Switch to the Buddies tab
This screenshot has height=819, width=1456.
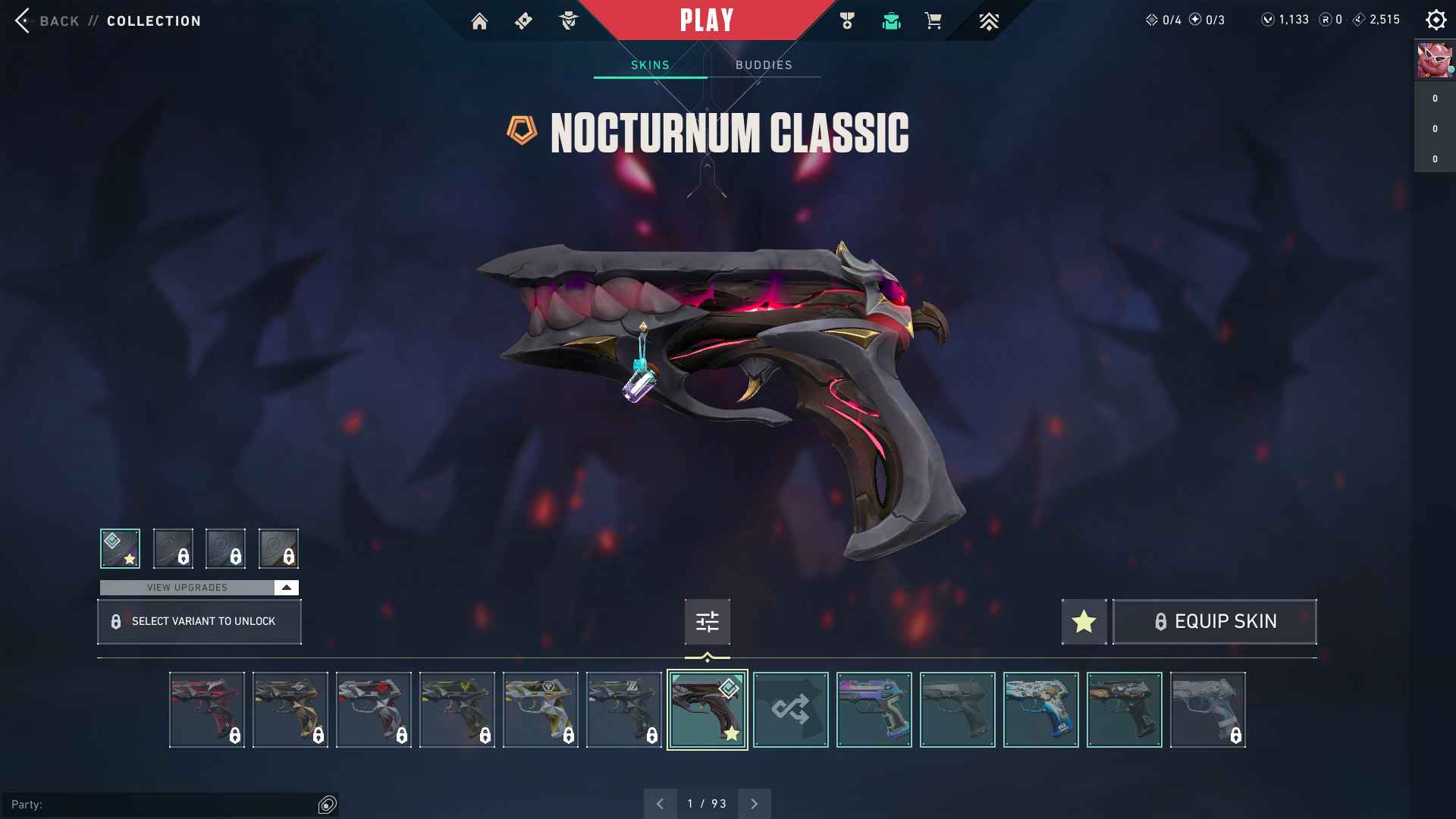tap(764, 65)
